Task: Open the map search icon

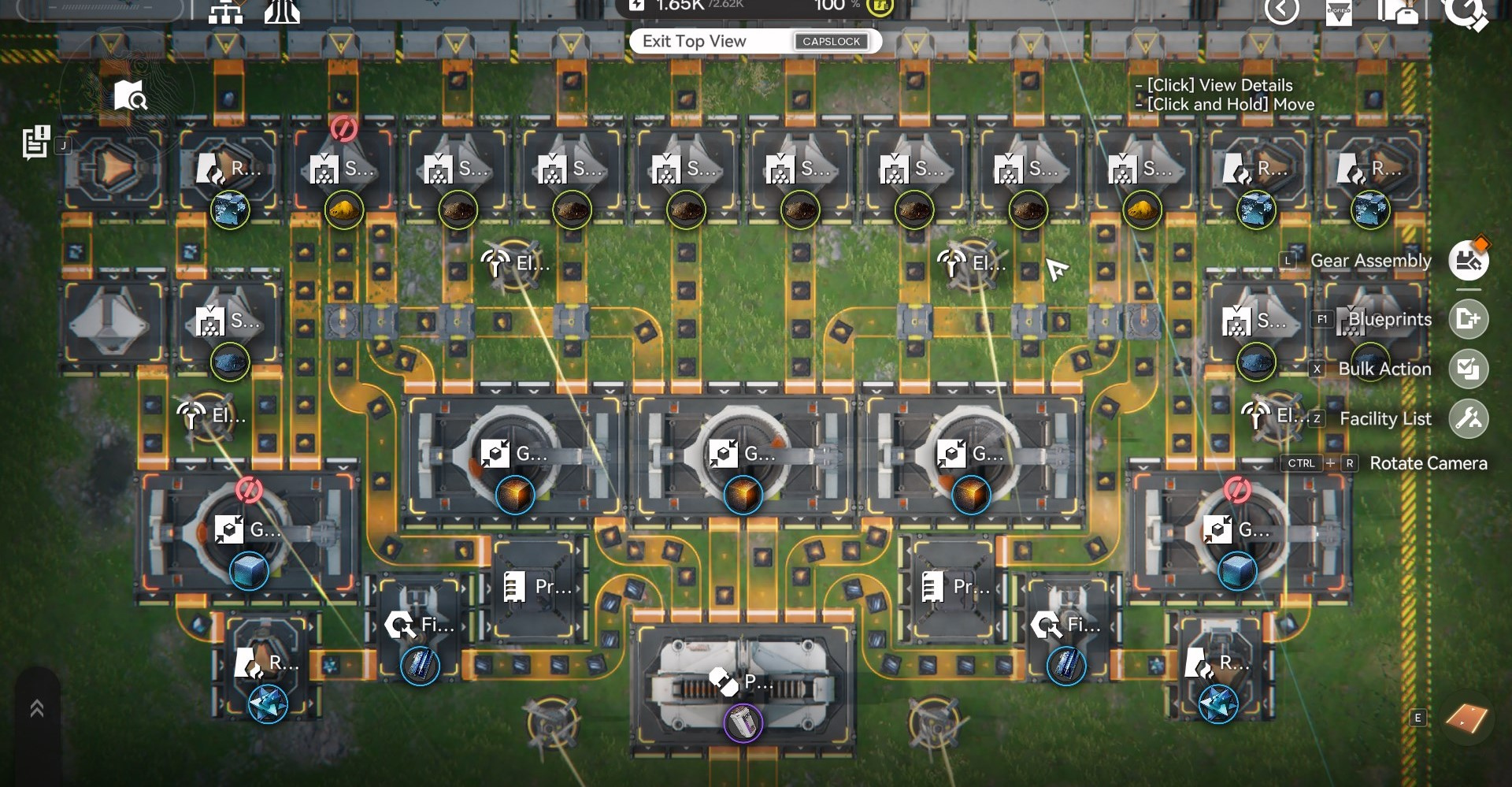Action: pos(129,96)
